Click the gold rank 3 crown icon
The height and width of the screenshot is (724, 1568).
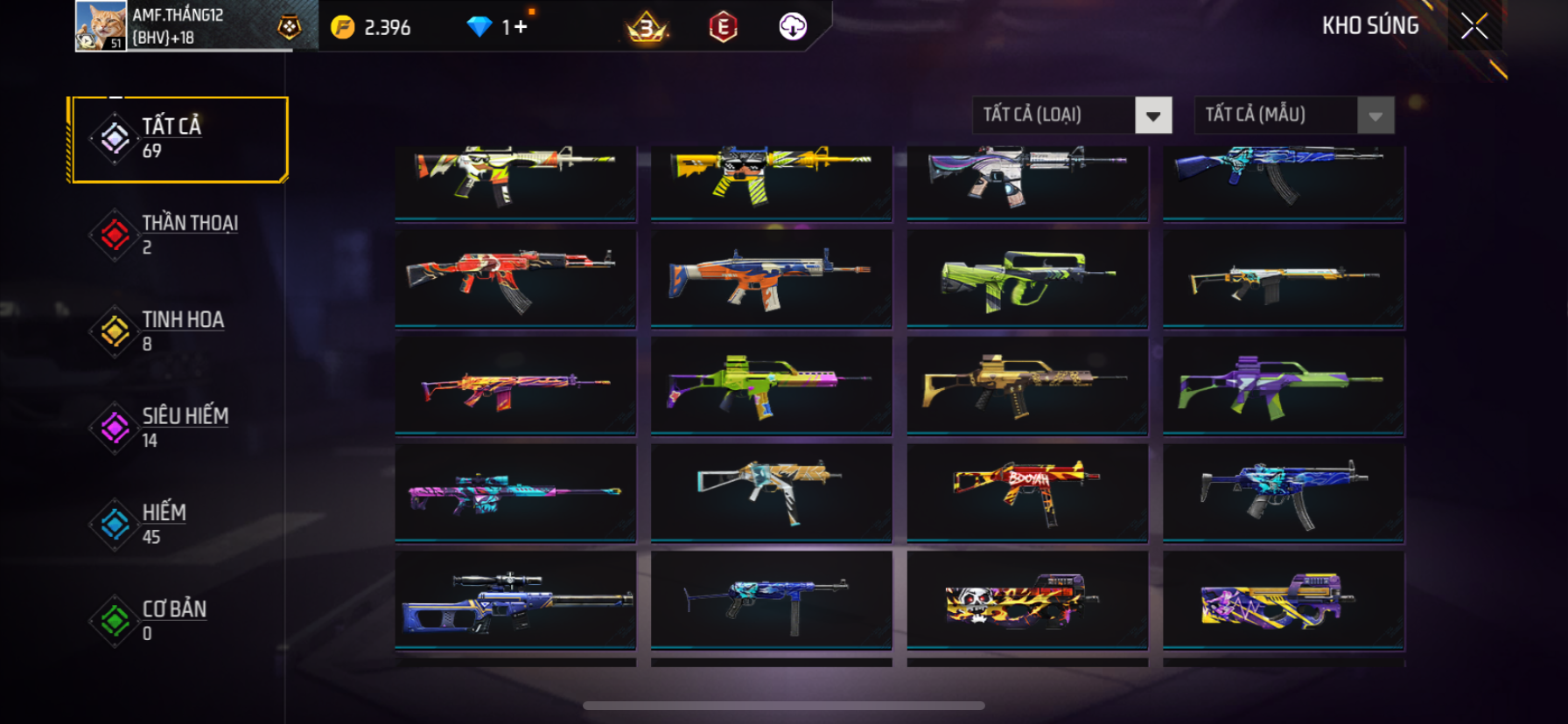(x=647, y=28)
